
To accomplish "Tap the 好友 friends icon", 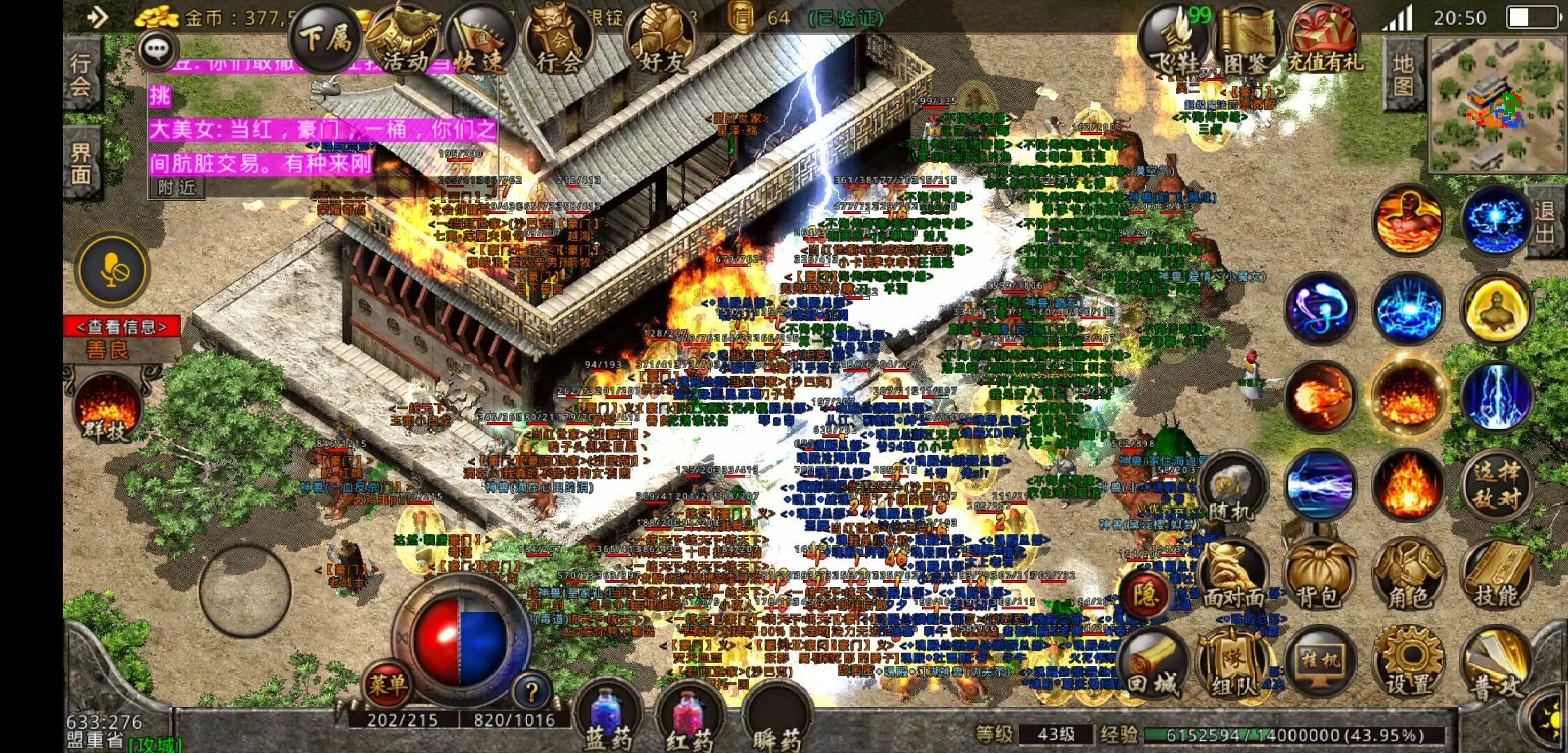I will [661, 43].
